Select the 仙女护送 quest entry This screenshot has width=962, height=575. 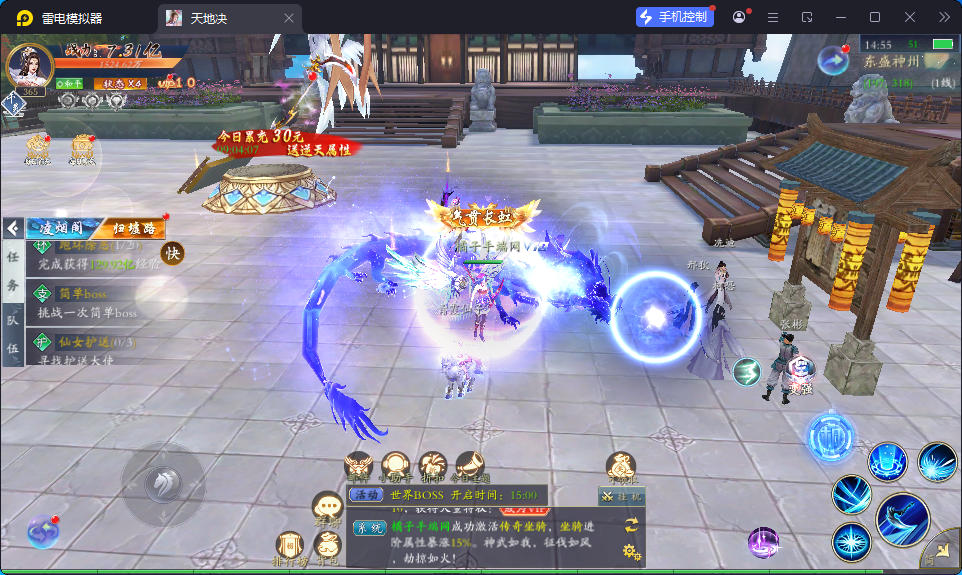point(90,350)
